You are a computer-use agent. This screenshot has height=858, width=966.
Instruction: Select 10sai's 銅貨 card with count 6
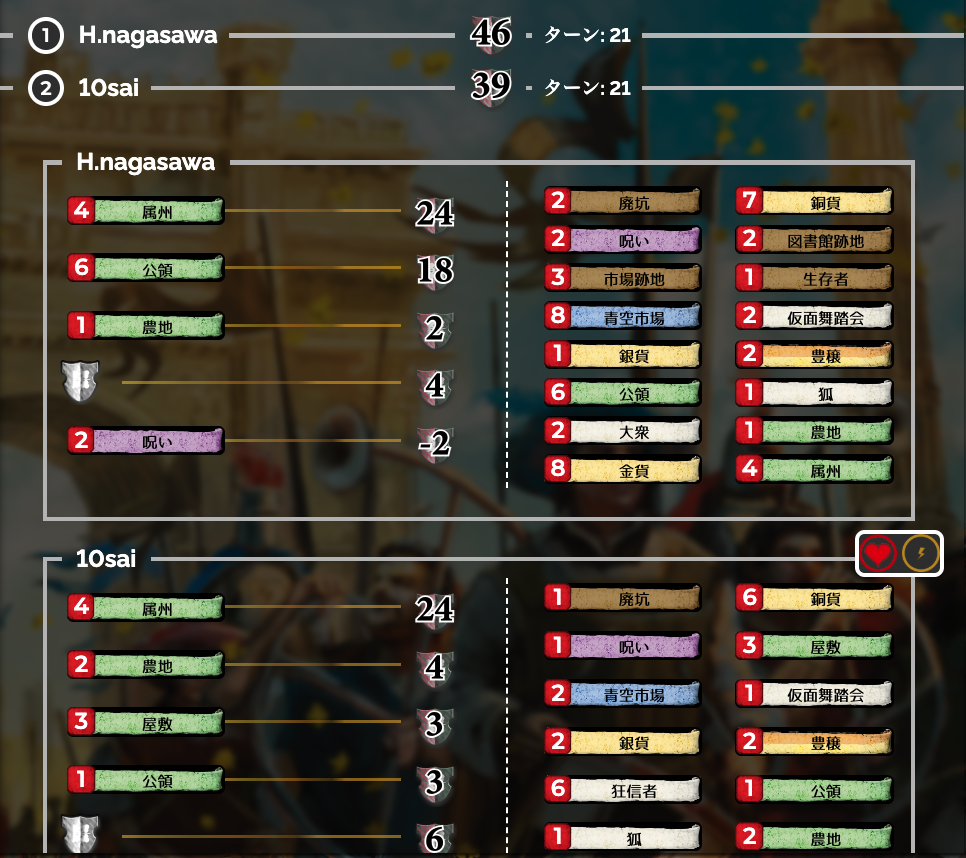(x=826, y=598)
